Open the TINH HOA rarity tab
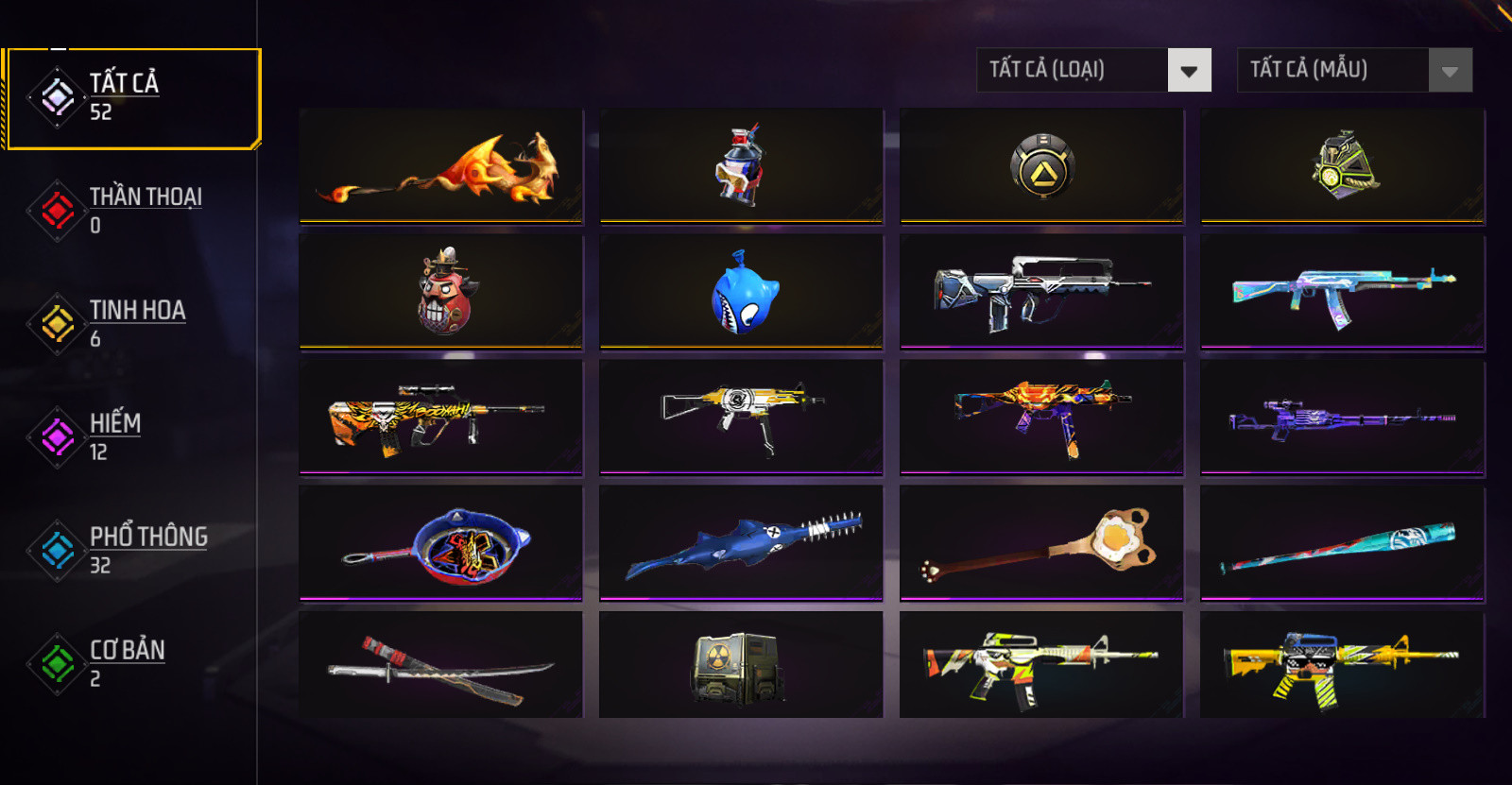This screenshot has height=785, width=1512. 132,323
